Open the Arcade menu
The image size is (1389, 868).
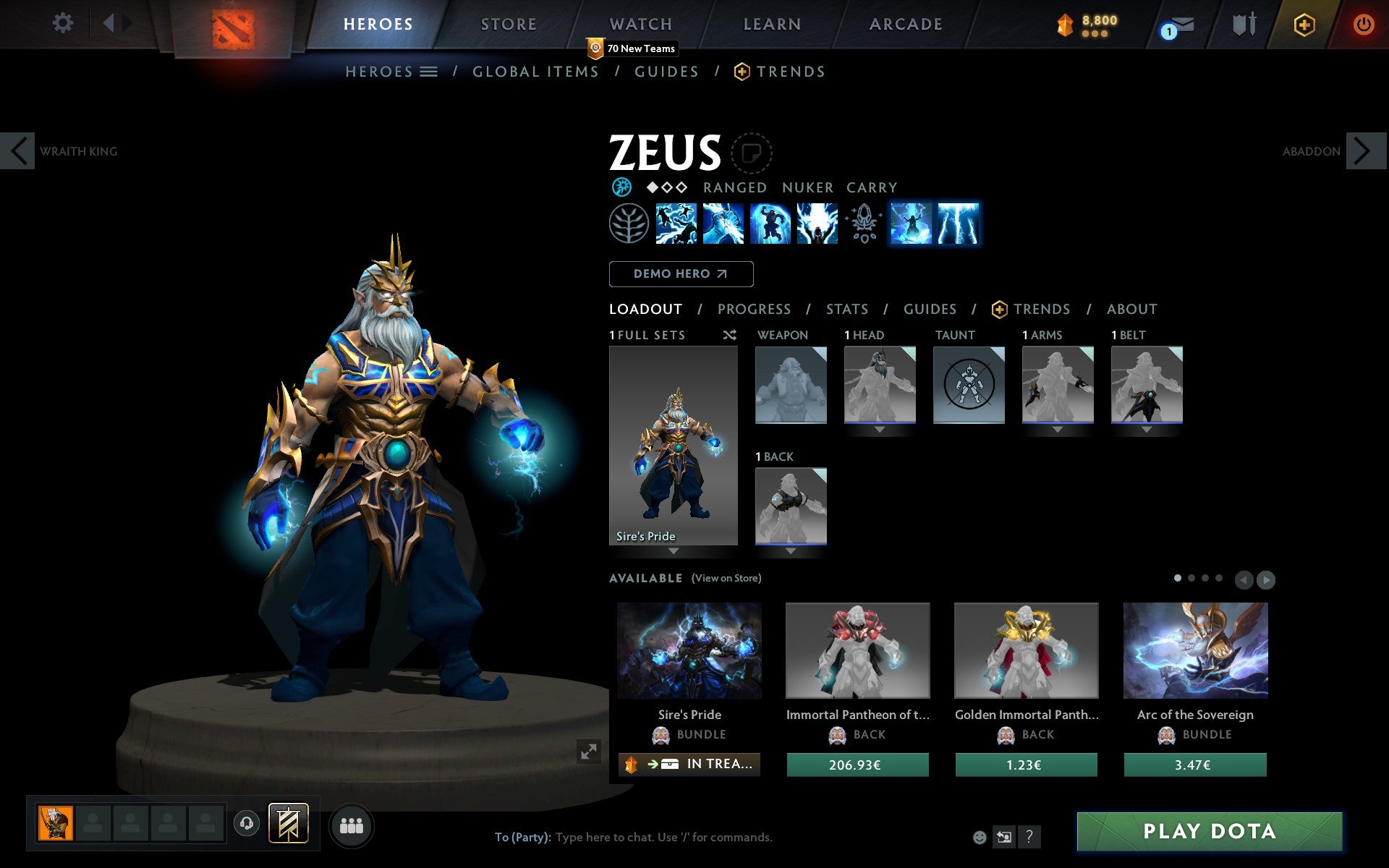[905, 24]
